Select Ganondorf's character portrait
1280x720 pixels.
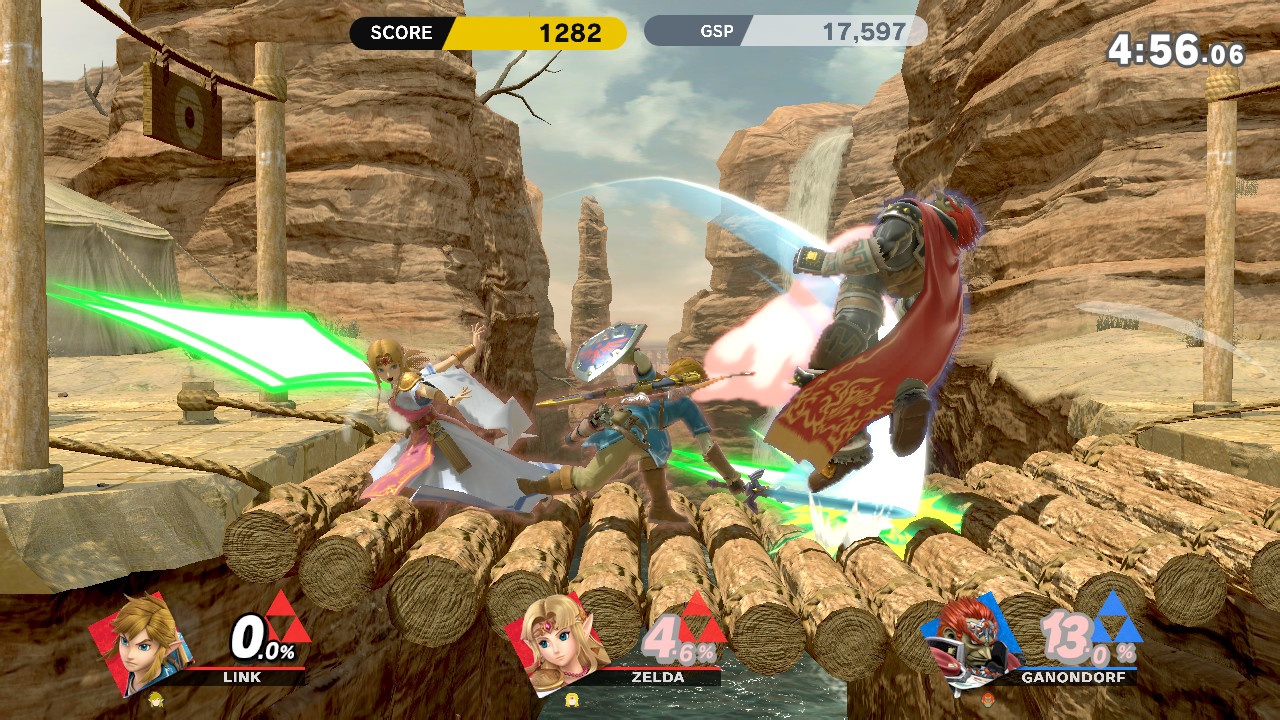972,640
